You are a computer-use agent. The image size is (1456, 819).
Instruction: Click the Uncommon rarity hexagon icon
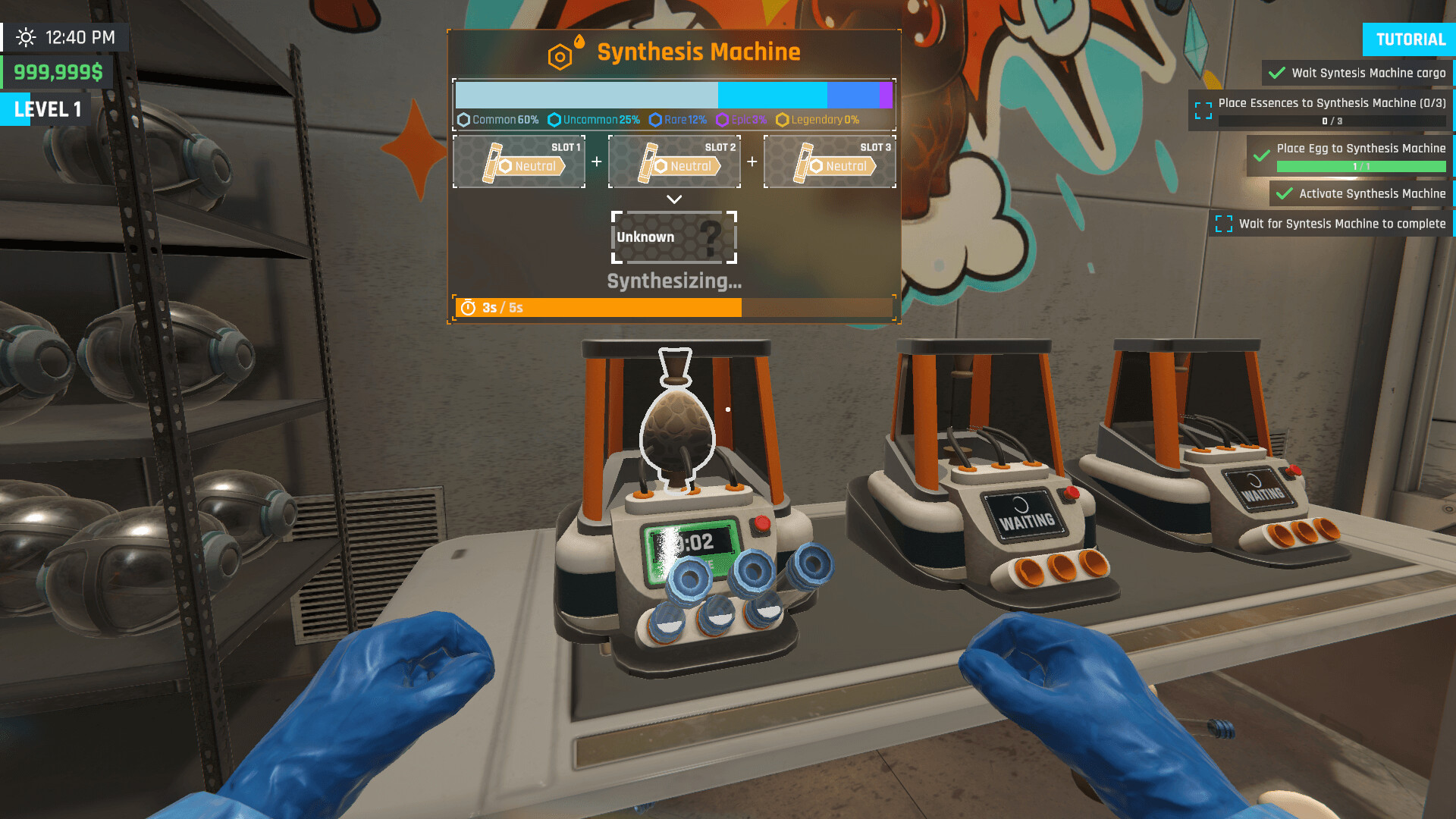(x=555, y=120)
